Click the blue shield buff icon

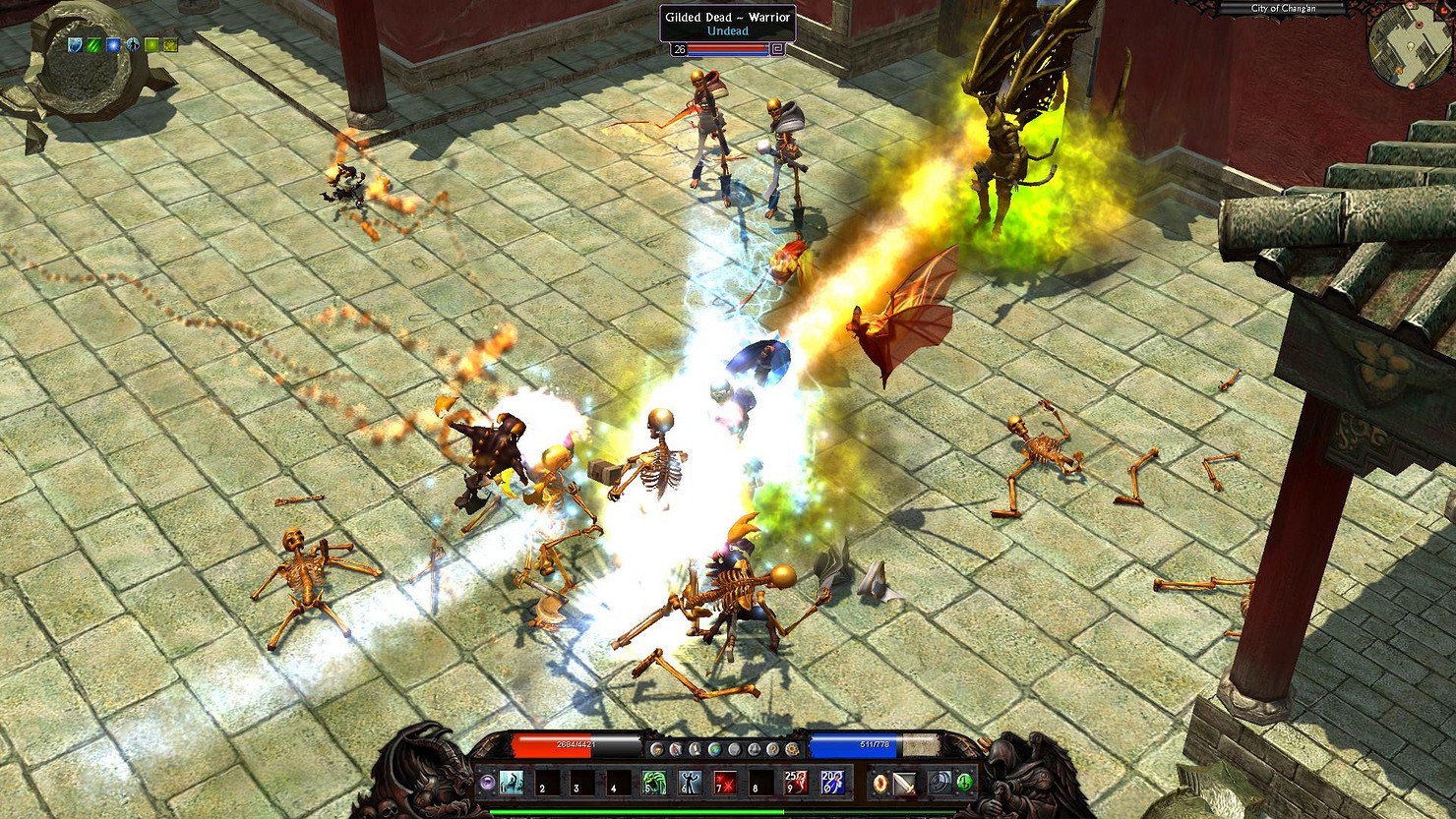[x=76, y=45]
